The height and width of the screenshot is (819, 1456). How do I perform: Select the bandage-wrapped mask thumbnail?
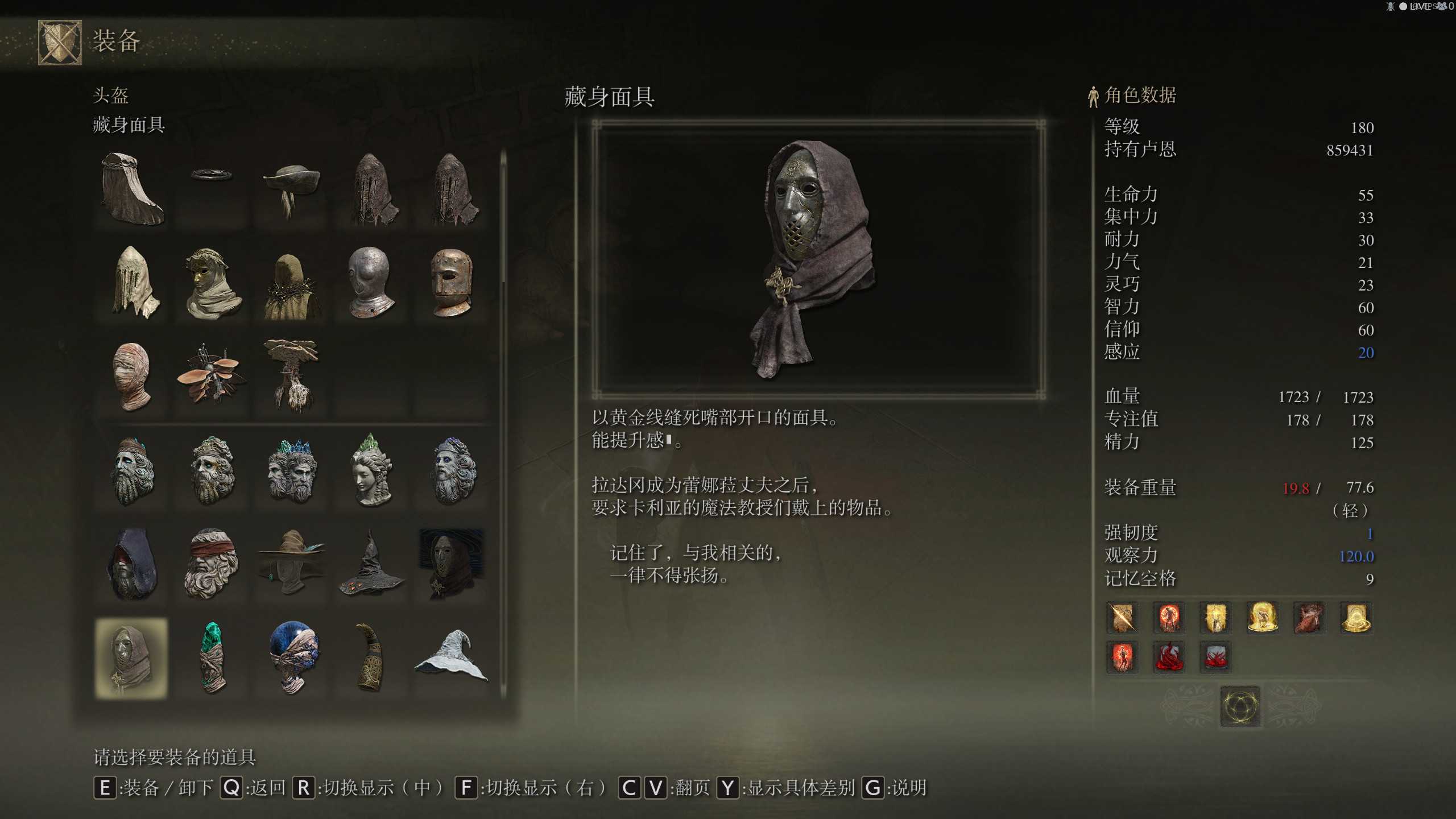[x=131, y=375]
